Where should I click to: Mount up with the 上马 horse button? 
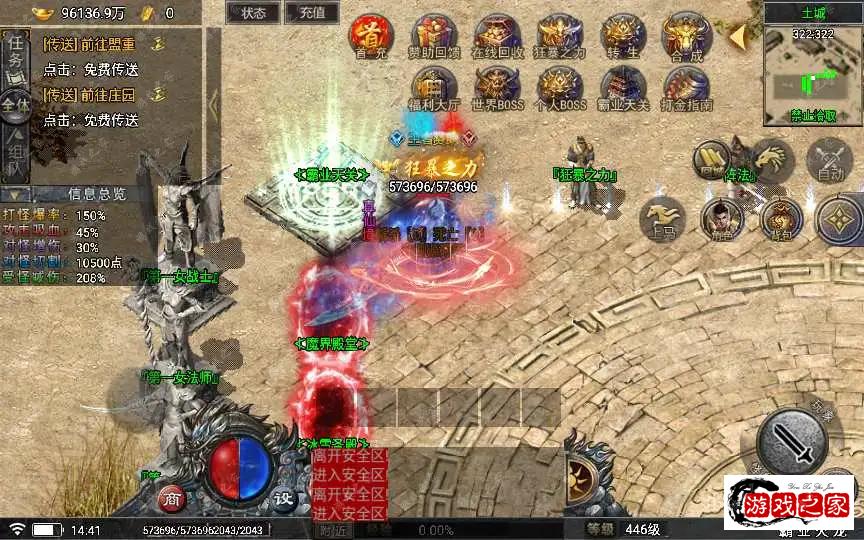[x=662, y=218]
